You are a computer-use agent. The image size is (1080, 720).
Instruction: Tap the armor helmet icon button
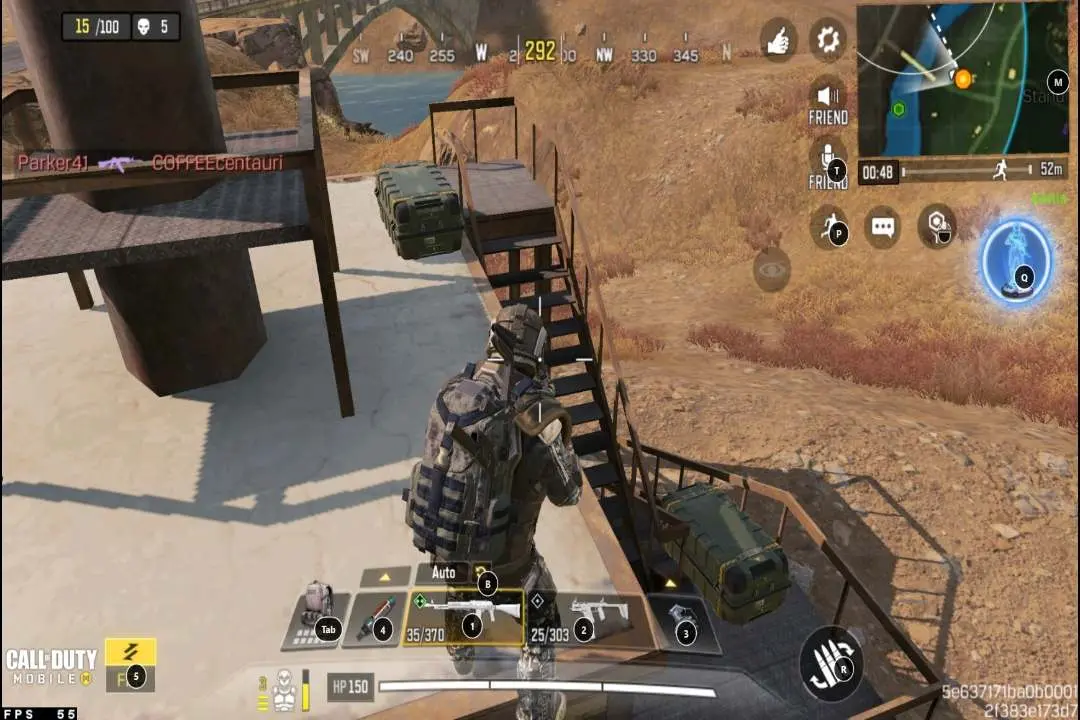936,227
